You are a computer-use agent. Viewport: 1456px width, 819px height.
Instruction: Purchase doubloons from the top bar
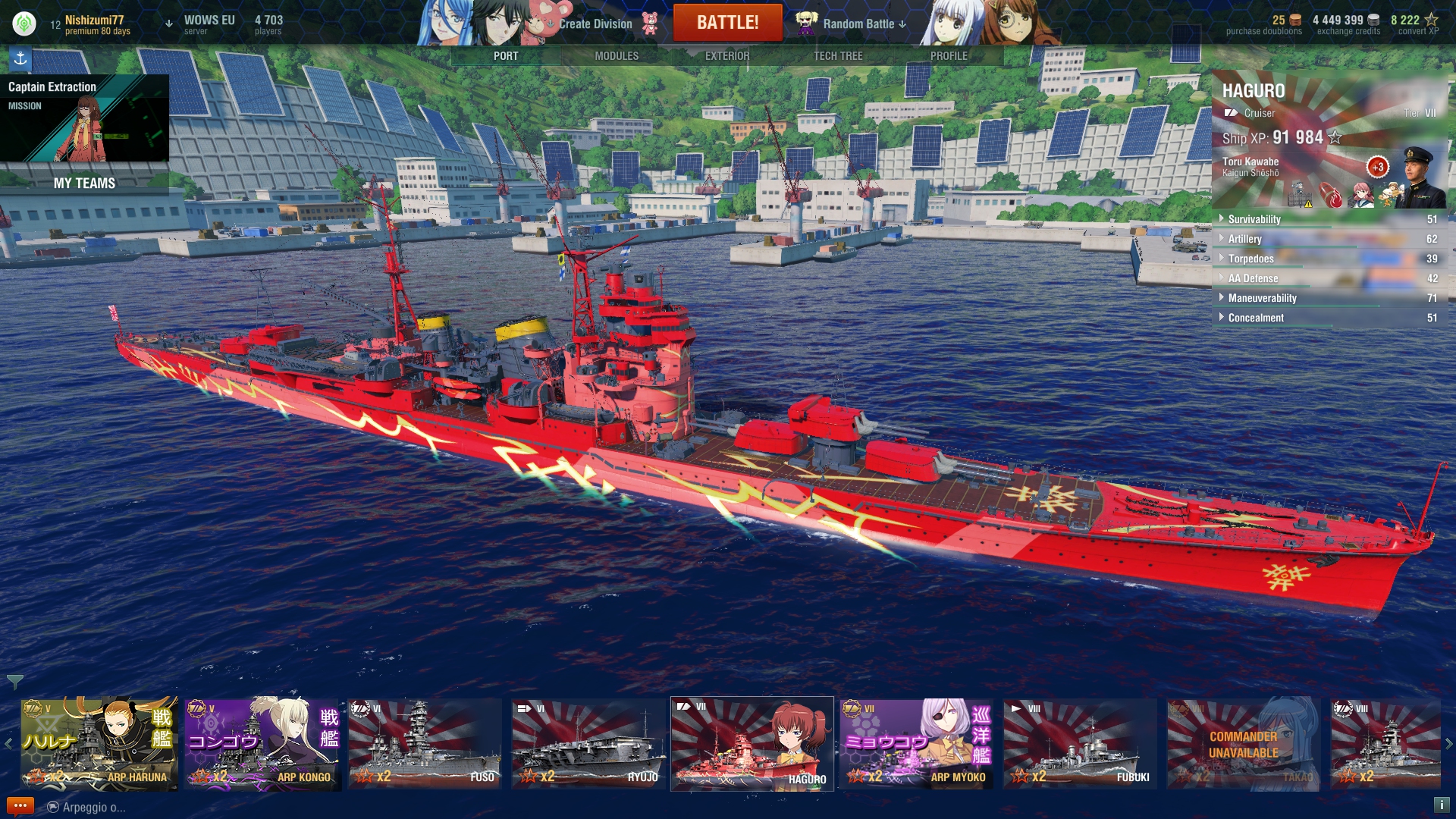click(x=1264, y=25)
